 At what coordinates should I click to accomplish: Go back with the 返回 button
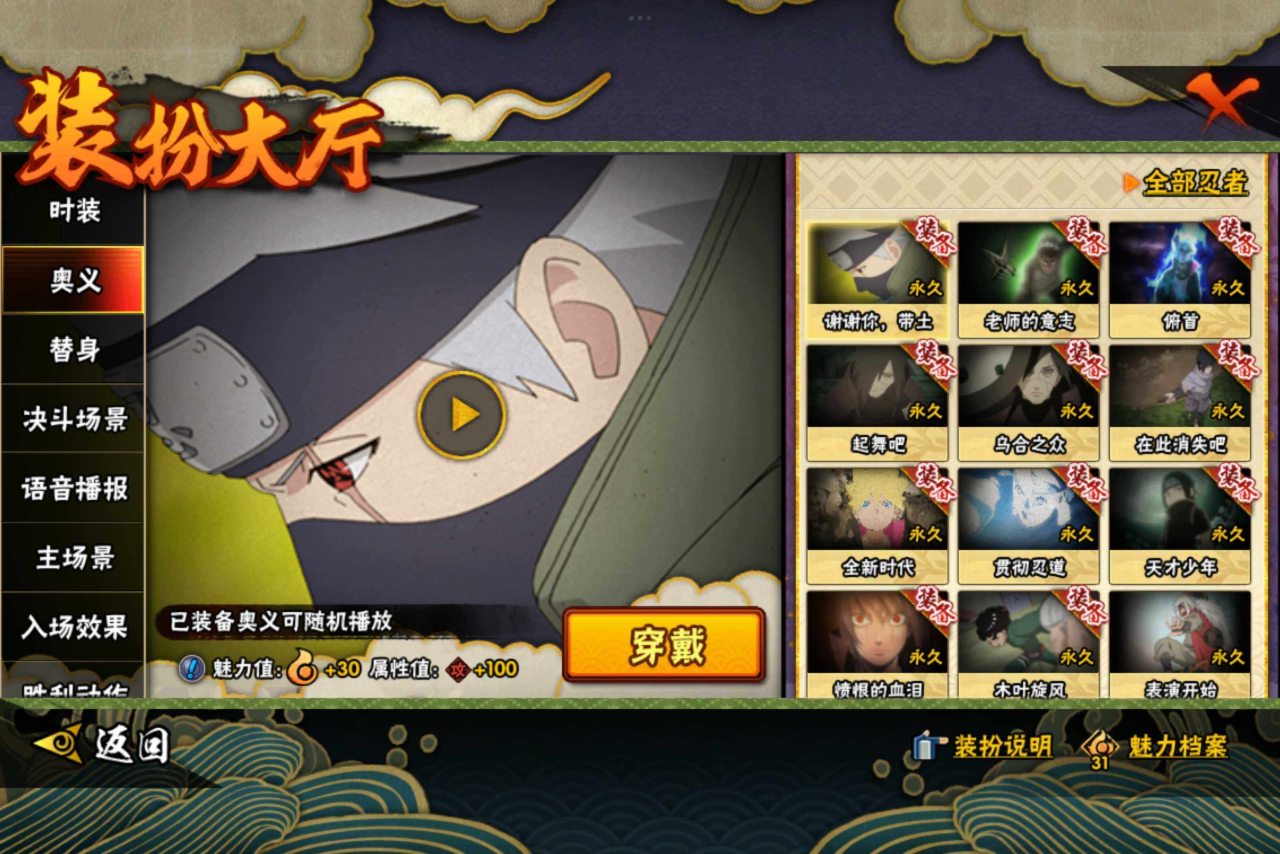coord(103,745)
